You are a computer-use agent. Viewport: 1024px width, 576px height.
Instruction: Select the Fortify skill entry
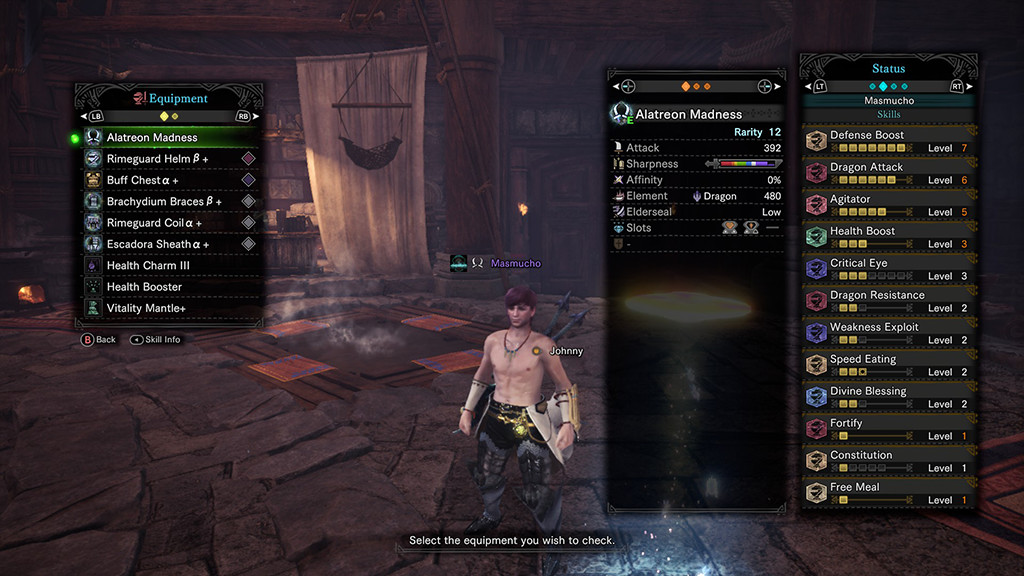tap(890, 429)
